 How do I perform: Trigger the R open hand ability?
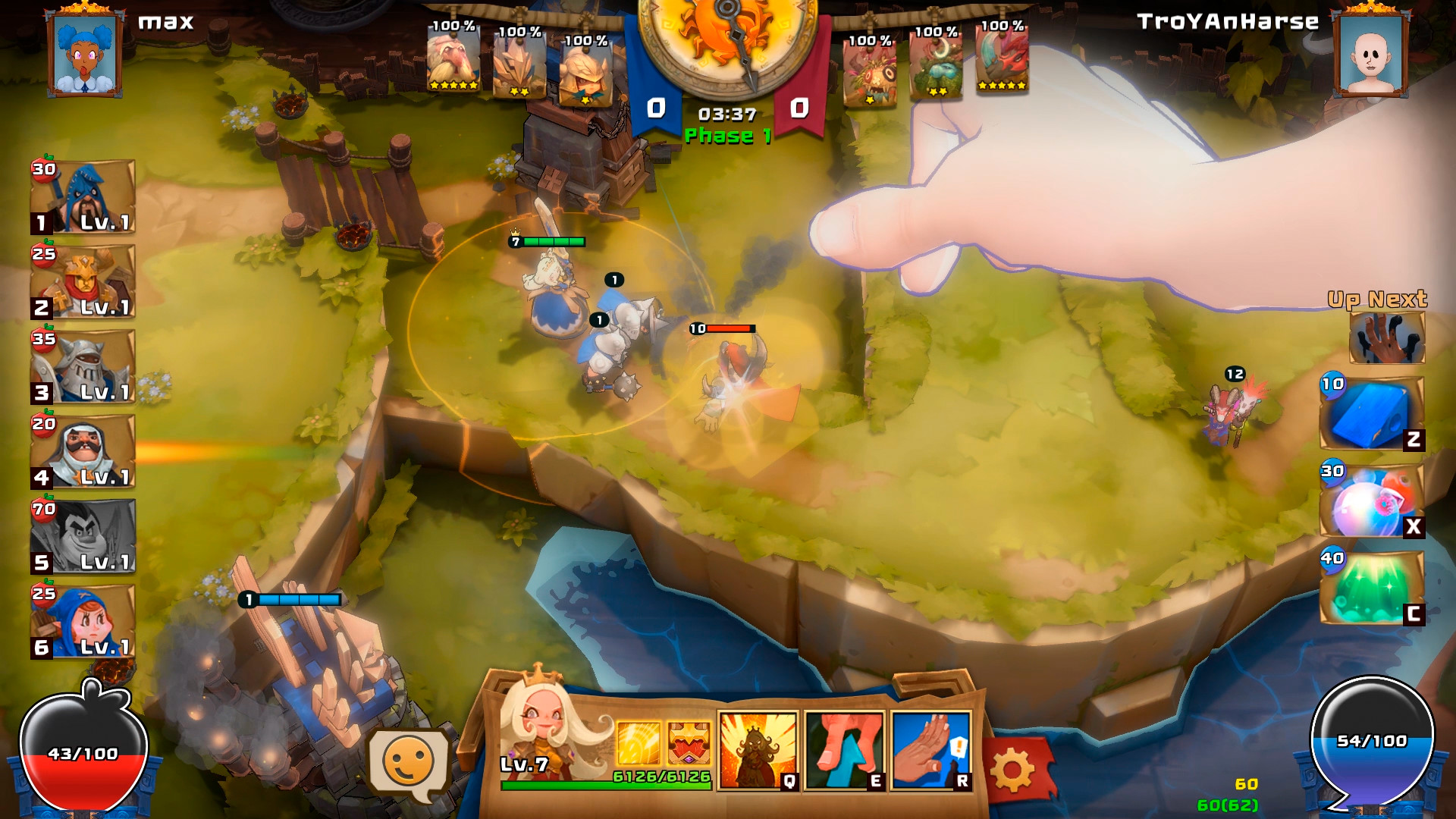[931, 751]
